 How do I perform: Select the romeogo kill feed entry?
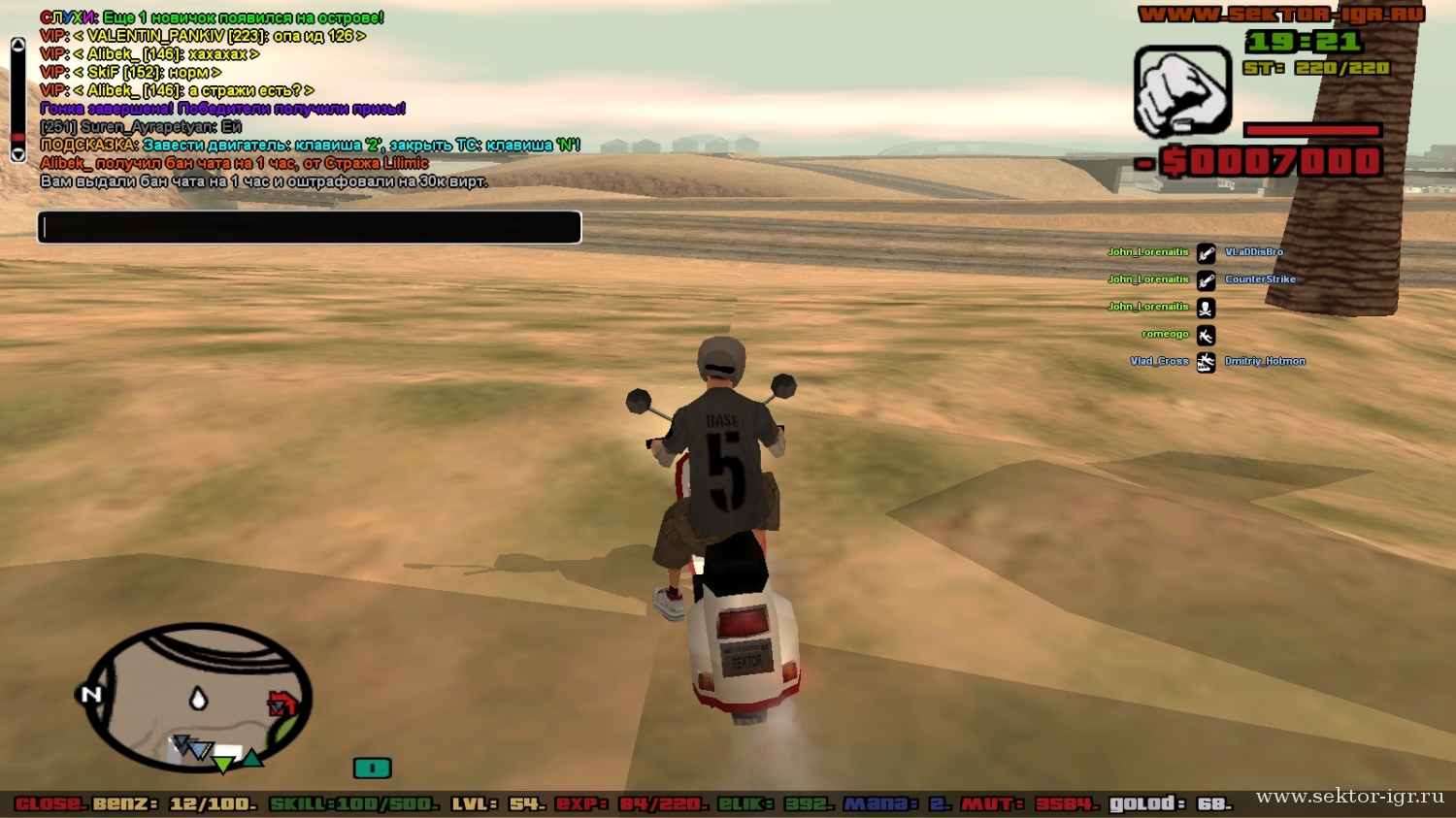(1165, 334)
